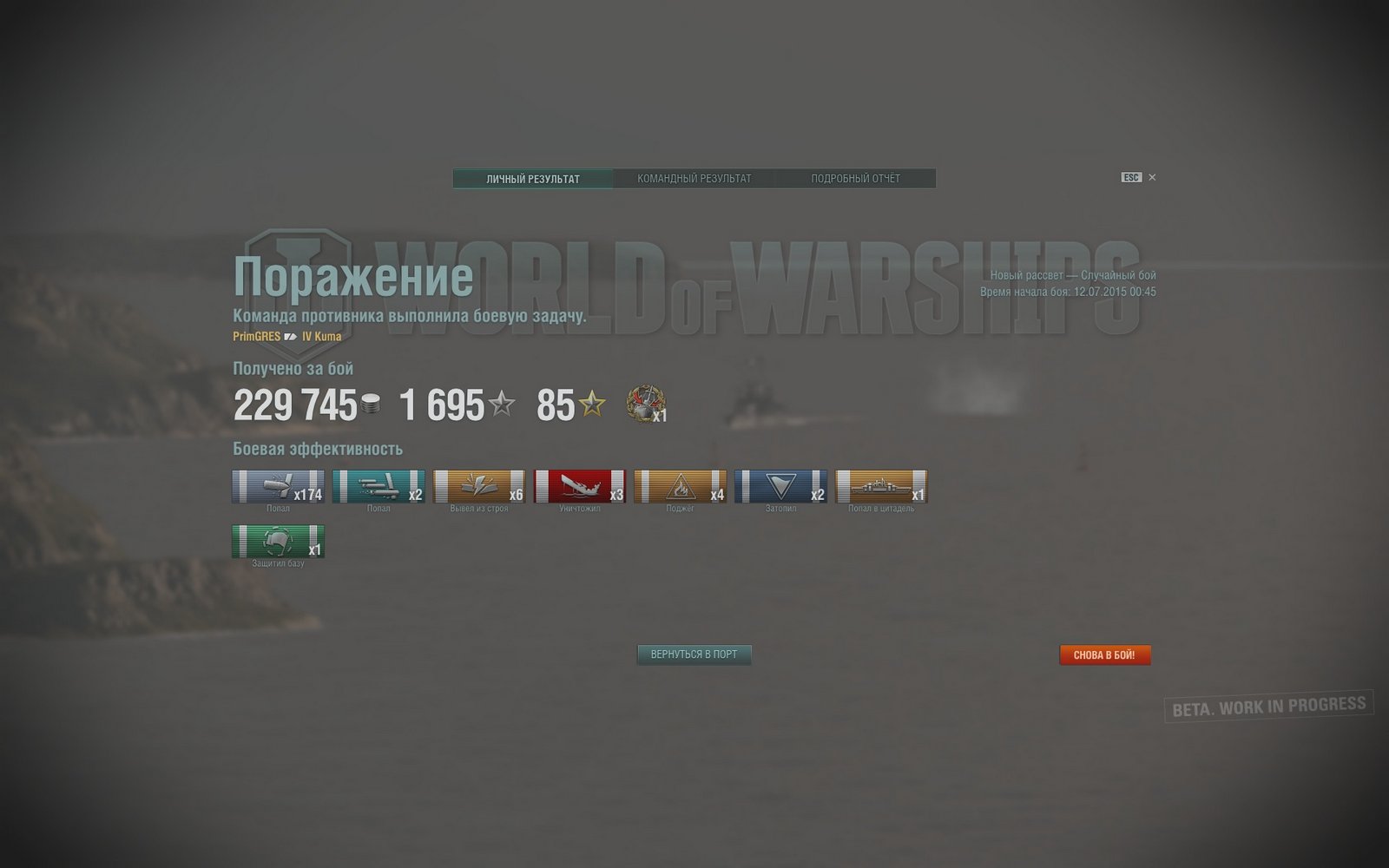This screenshot has height=868, width=1389.
Task: Select the torpedo hits ribbon x2
Action: [x=379, y=487]
